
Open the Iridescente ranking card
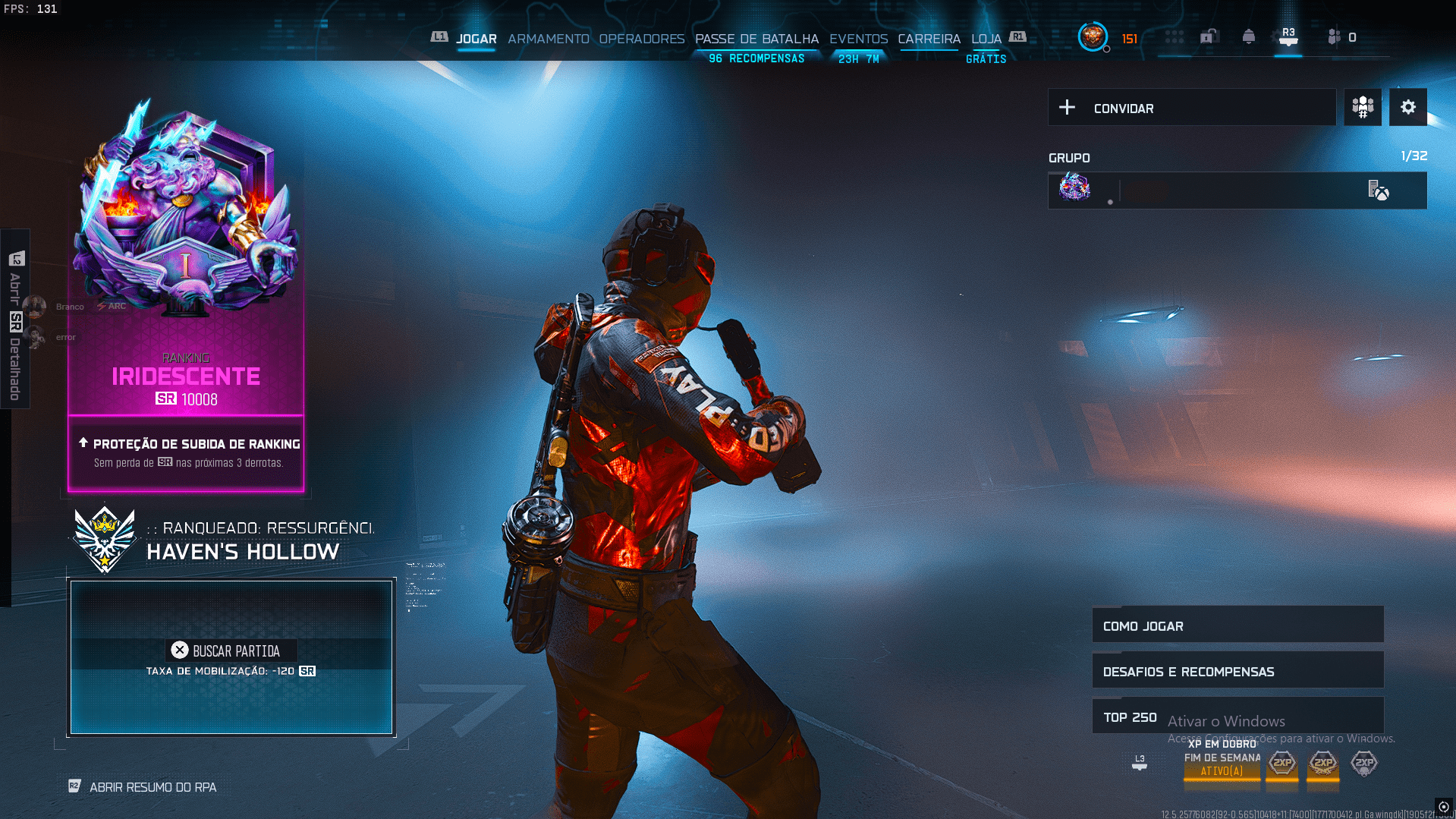pos(186,304)
